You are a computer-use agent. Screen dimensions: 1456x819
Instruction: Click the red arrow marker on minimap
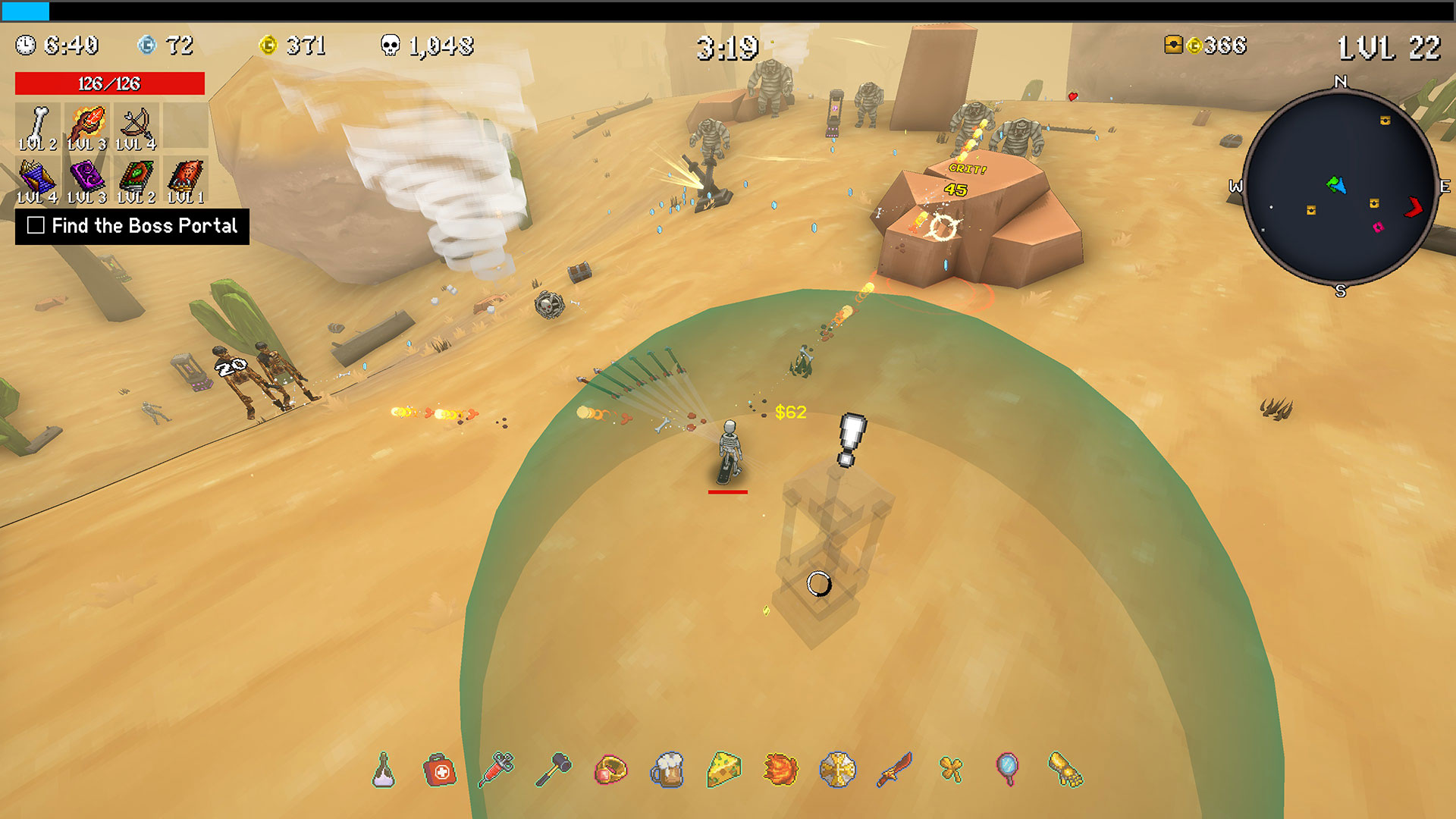click(x=1414, y=207)
